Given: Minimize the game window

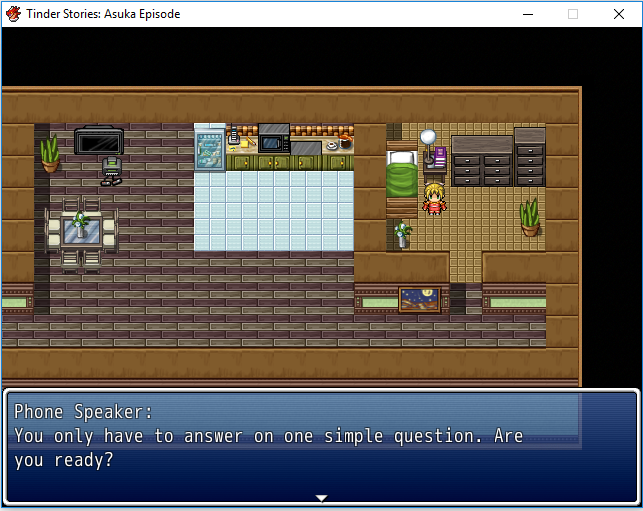Looking at the screenshot, I should 527,14.
